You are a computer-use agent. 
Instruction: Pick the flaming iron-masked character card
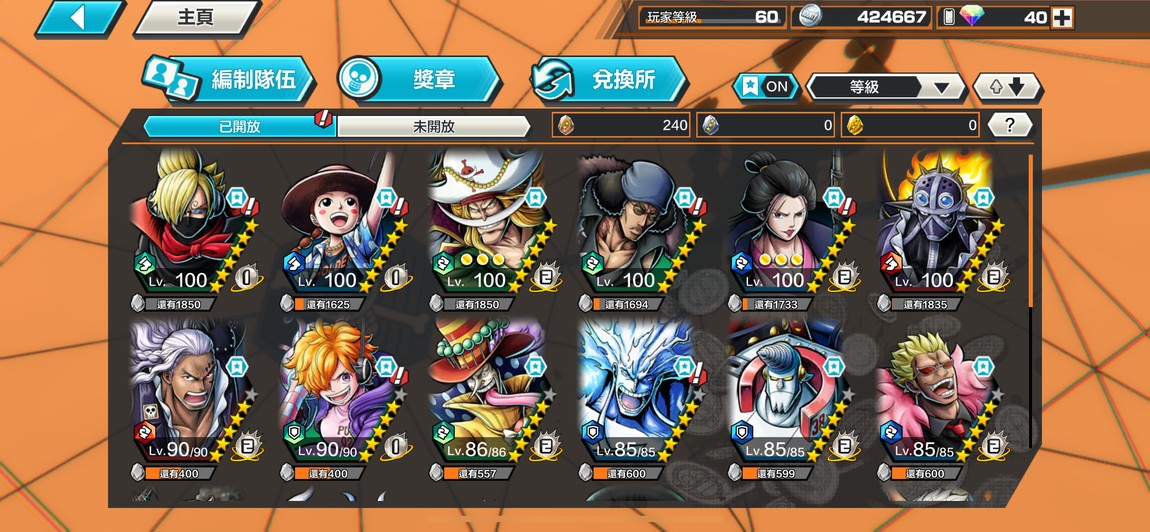(x=935, y=225)
